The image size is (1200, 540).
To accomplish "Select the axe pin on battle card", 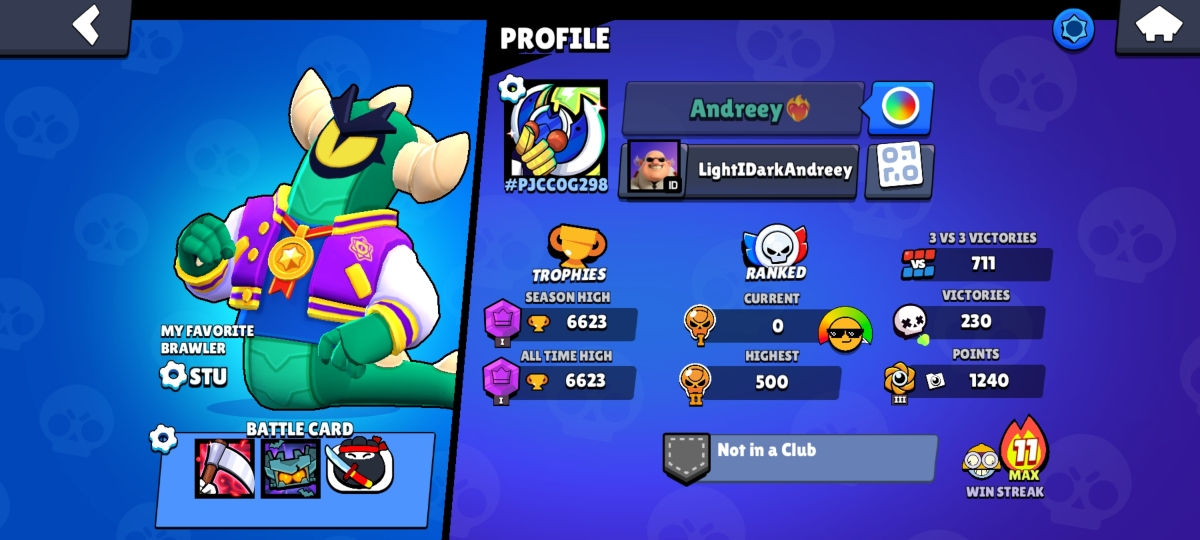I will pyautogui.click(x=224, y=467).
